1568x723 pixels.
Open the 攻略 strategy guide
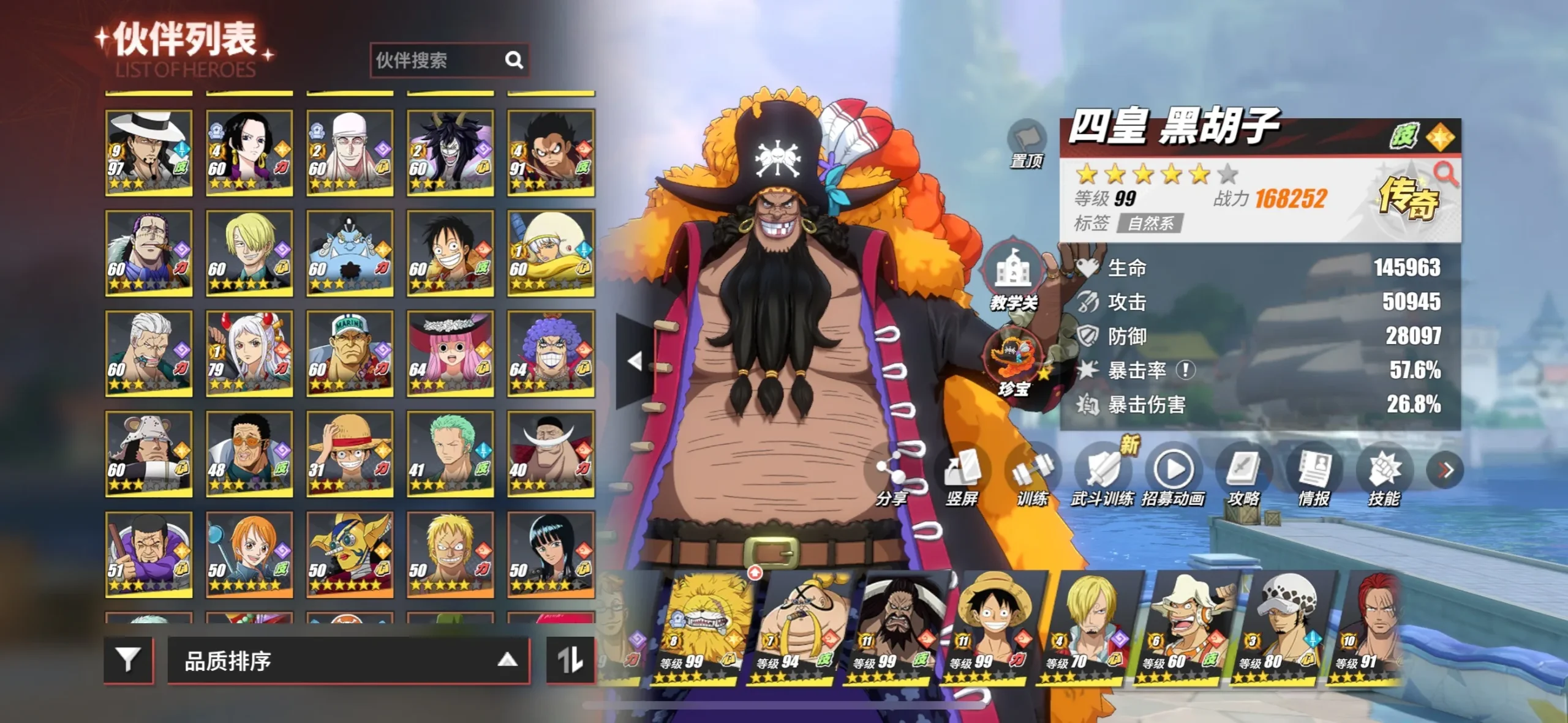1243,478
